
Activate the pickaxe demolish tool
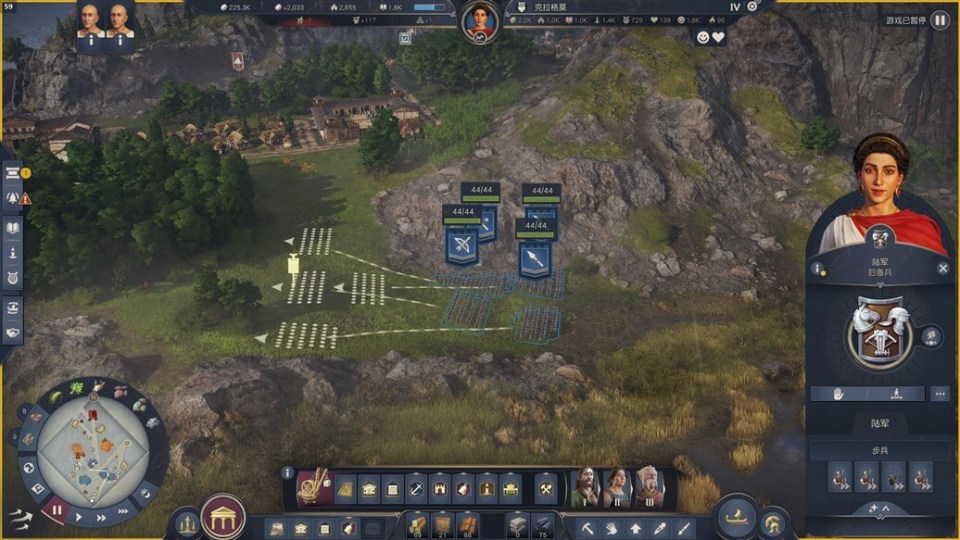pyautogui.click(x=589, y=527)
